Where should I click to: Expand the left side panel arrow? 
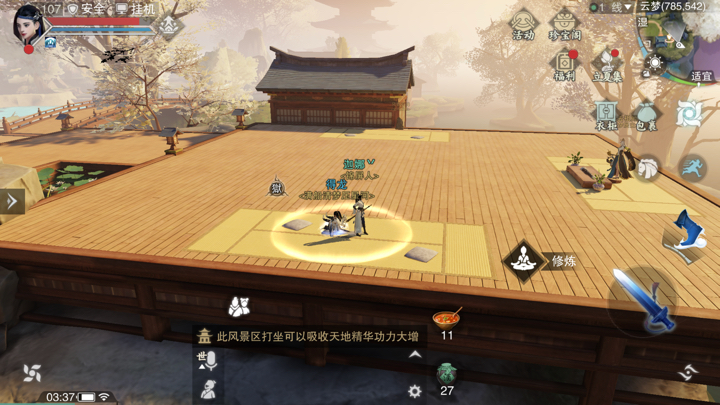tap(12, 201)
